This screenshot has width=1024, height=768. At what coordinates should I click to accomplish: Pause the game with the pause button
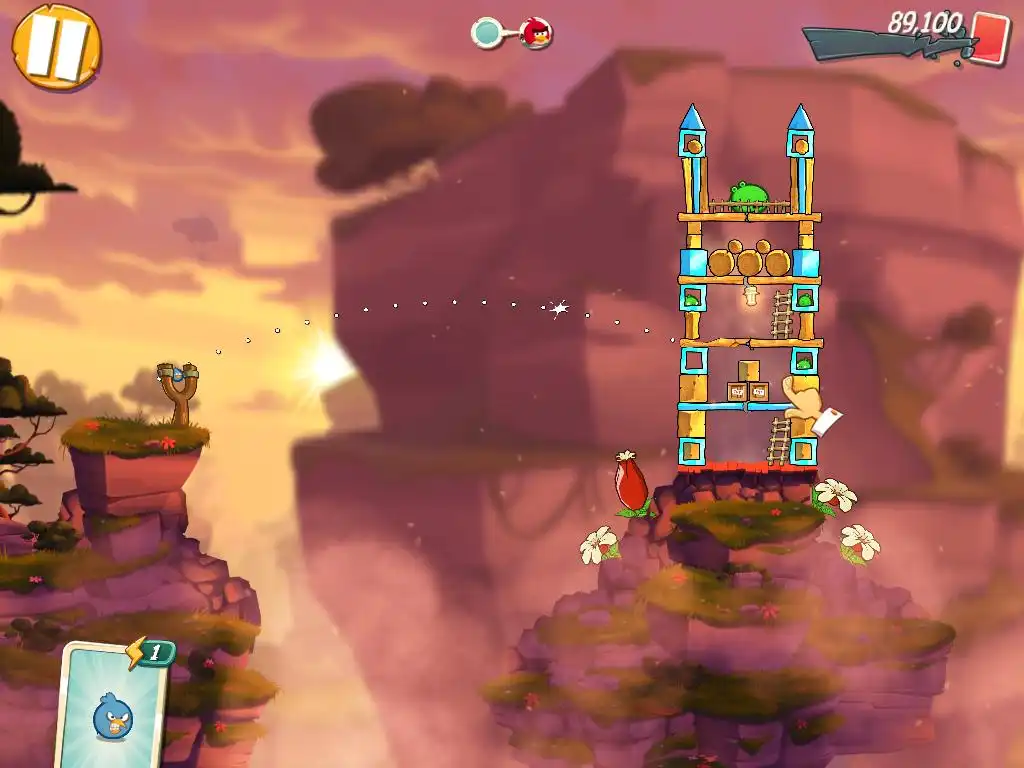click(56, 46)
